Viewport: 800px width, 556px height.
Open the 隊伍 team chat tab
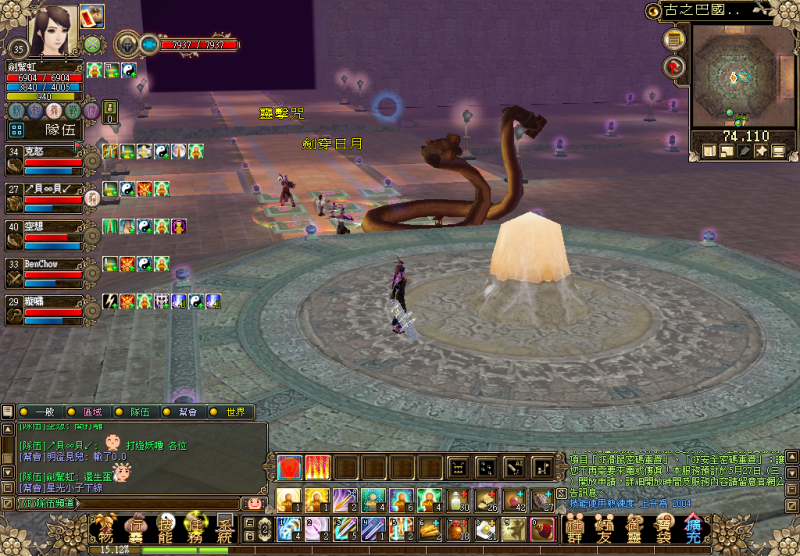click(140, 411)
